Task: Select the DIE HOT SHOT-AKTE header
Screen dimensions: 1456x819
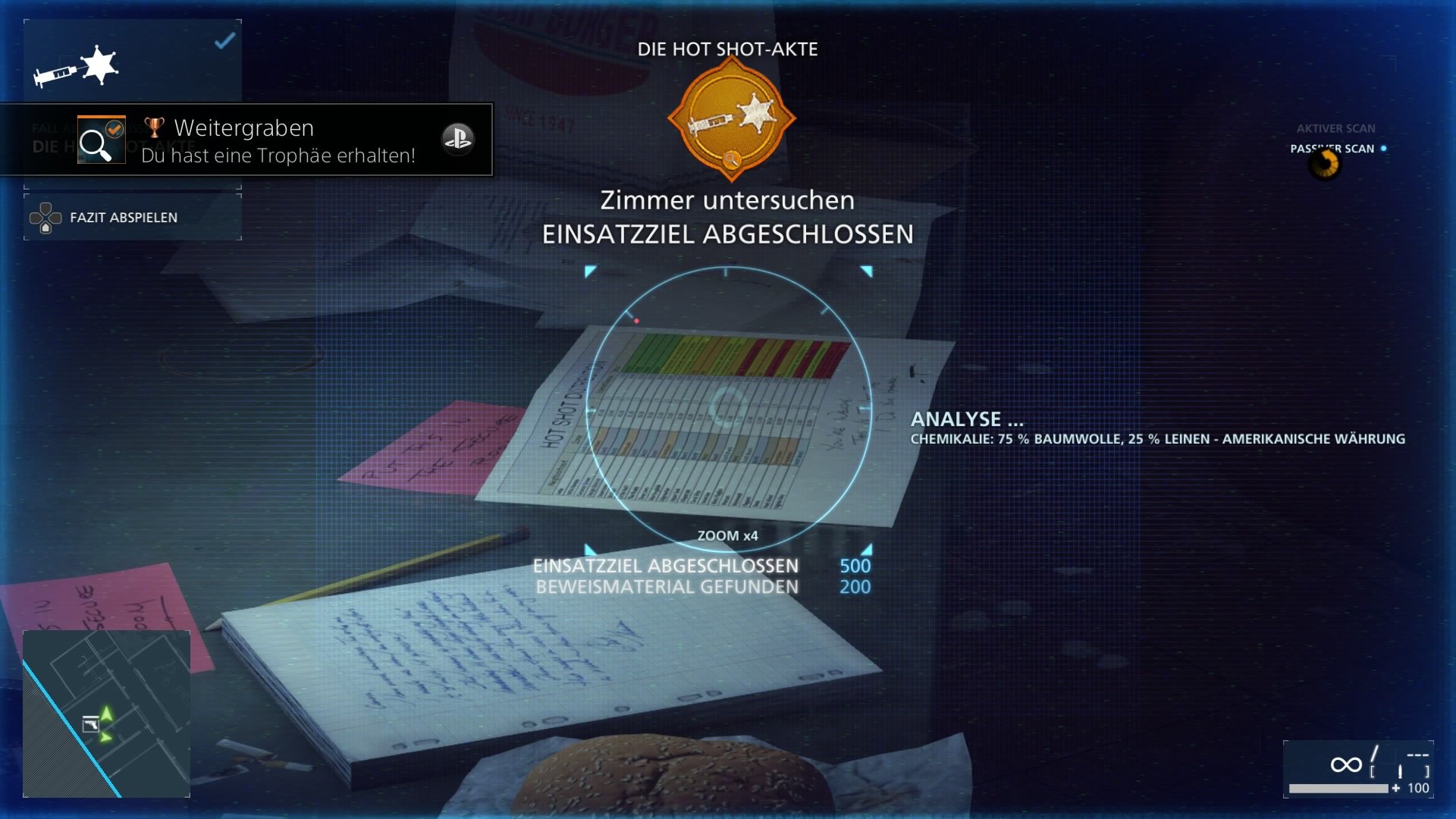Action: 728,49
